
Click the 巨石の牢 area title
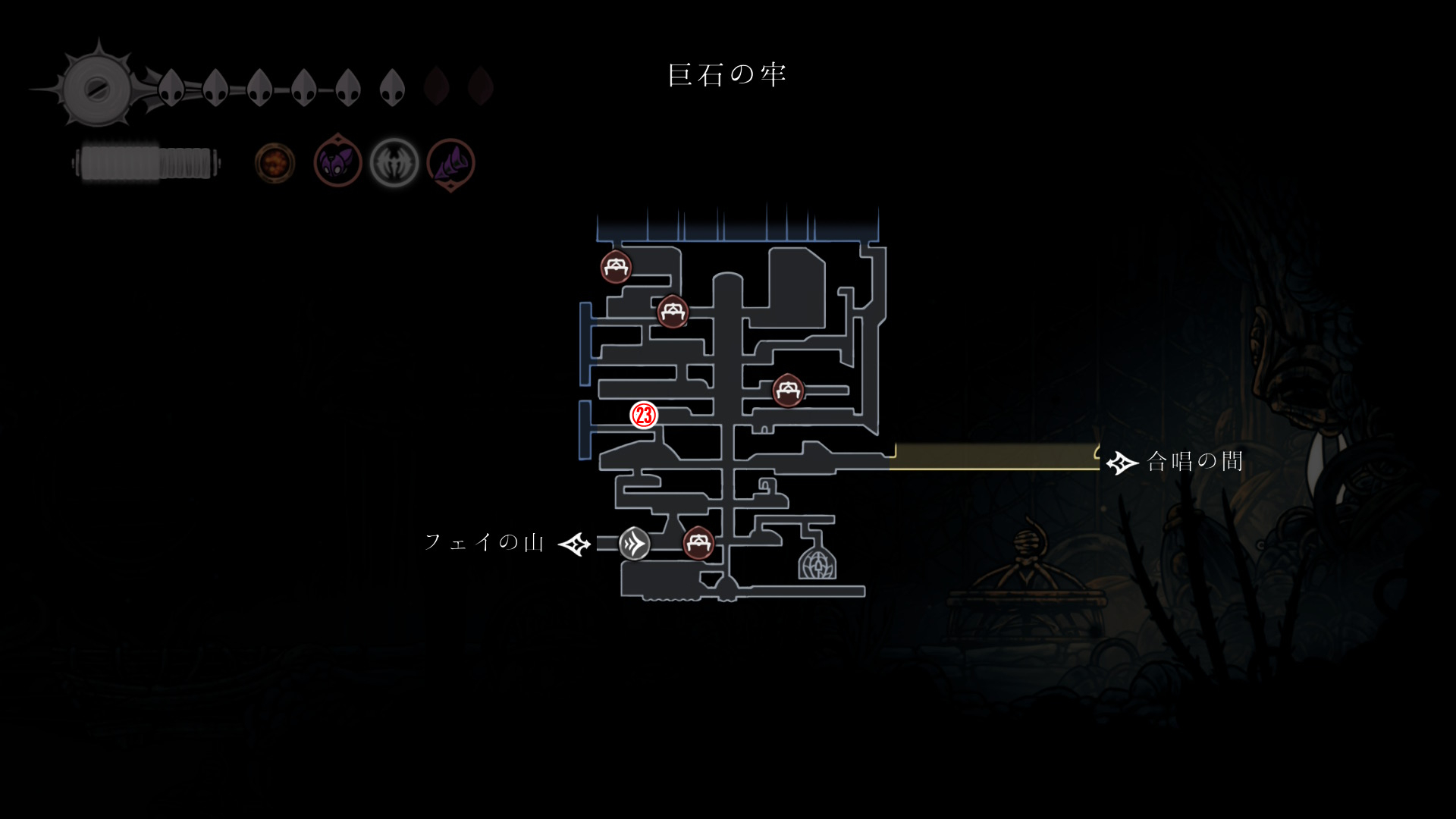(x=727, y=75)
